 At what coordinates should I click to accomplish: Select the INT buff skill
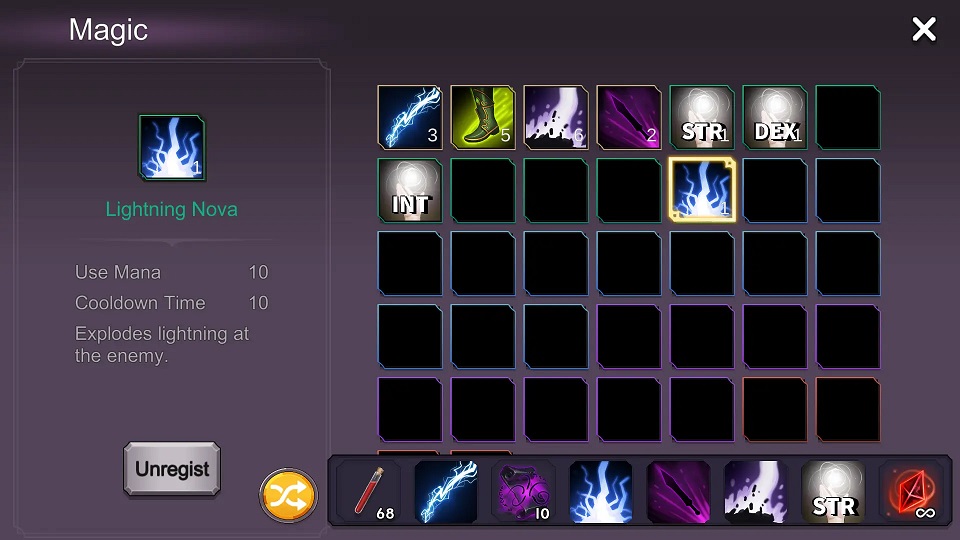[410, 191]
